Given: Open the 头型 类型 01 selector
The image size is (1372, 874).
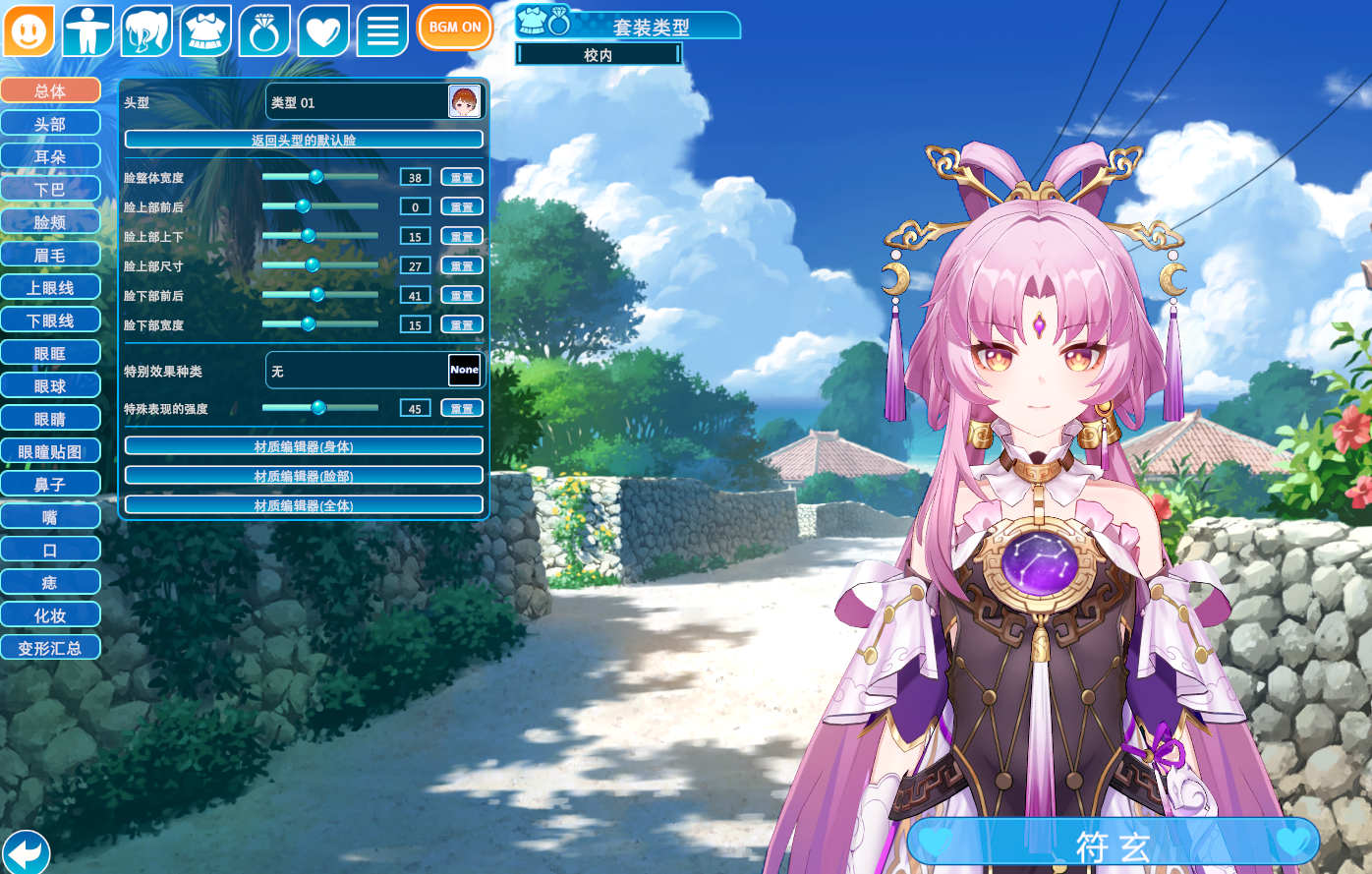Looking at the screenshot, I should 374,102.
